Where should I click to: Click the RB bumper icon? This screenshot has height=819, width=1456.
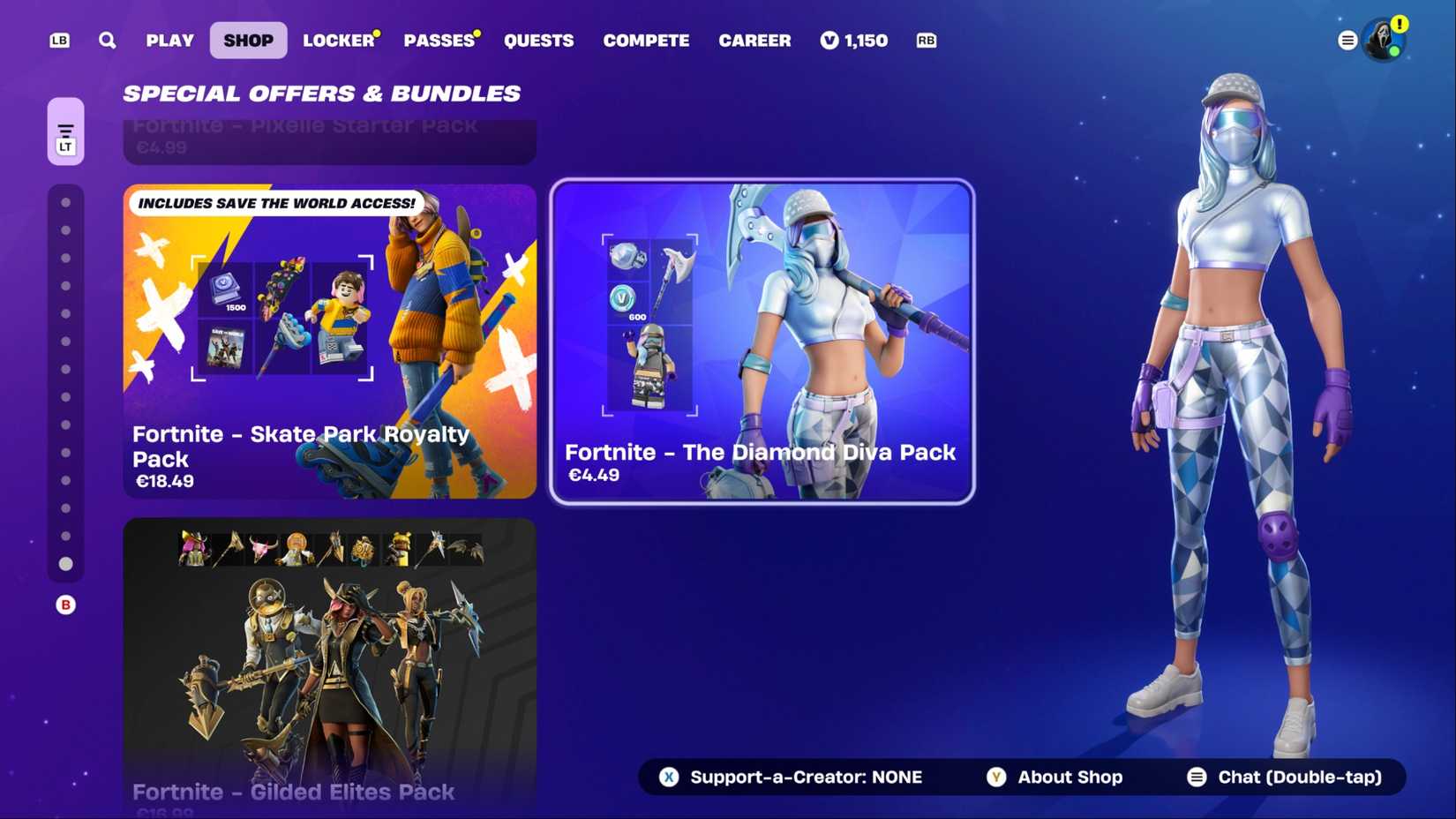926,40
